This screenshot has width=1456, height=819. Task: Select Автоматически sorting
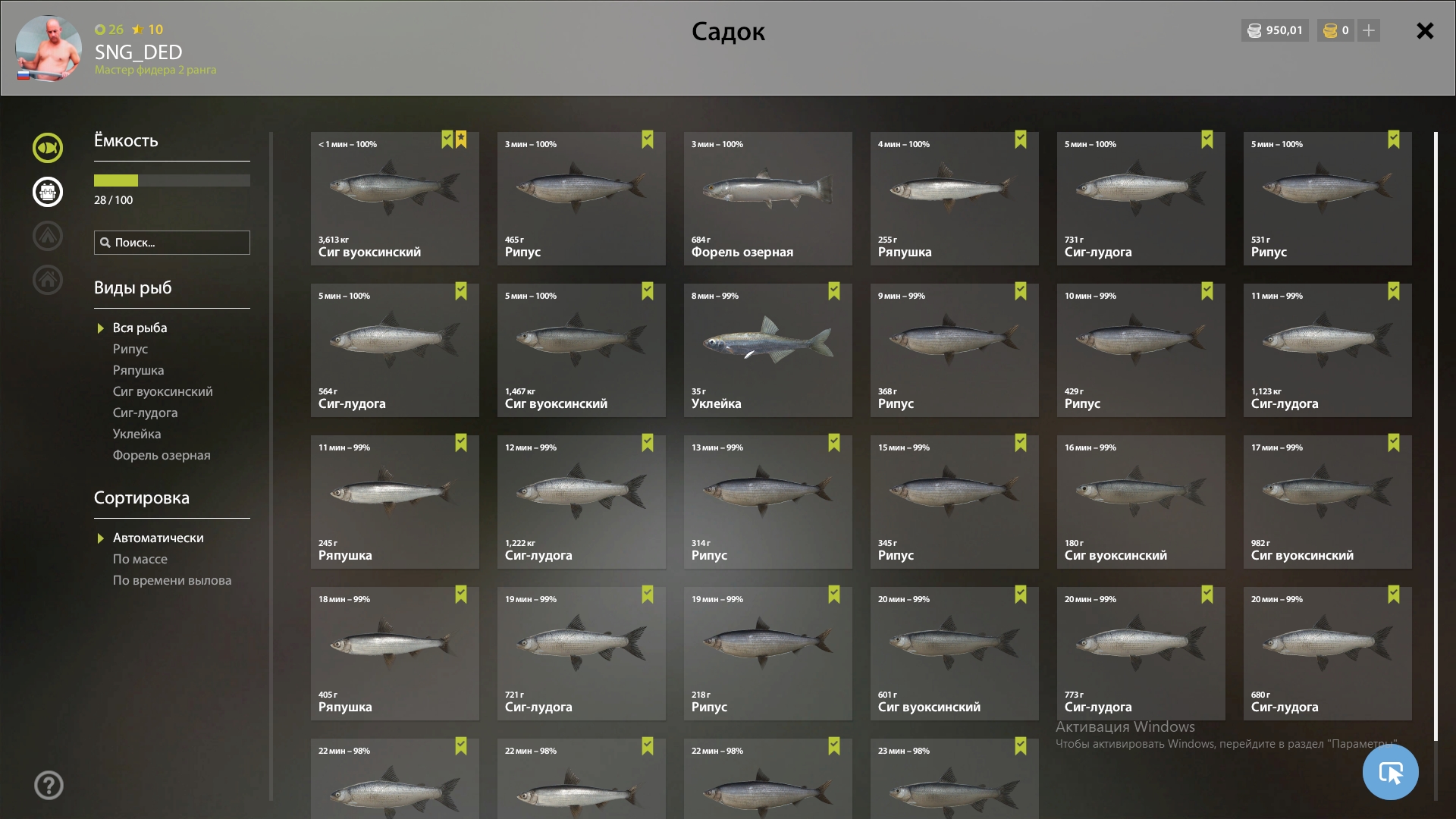pyautogui.click(x=158, y=538)
